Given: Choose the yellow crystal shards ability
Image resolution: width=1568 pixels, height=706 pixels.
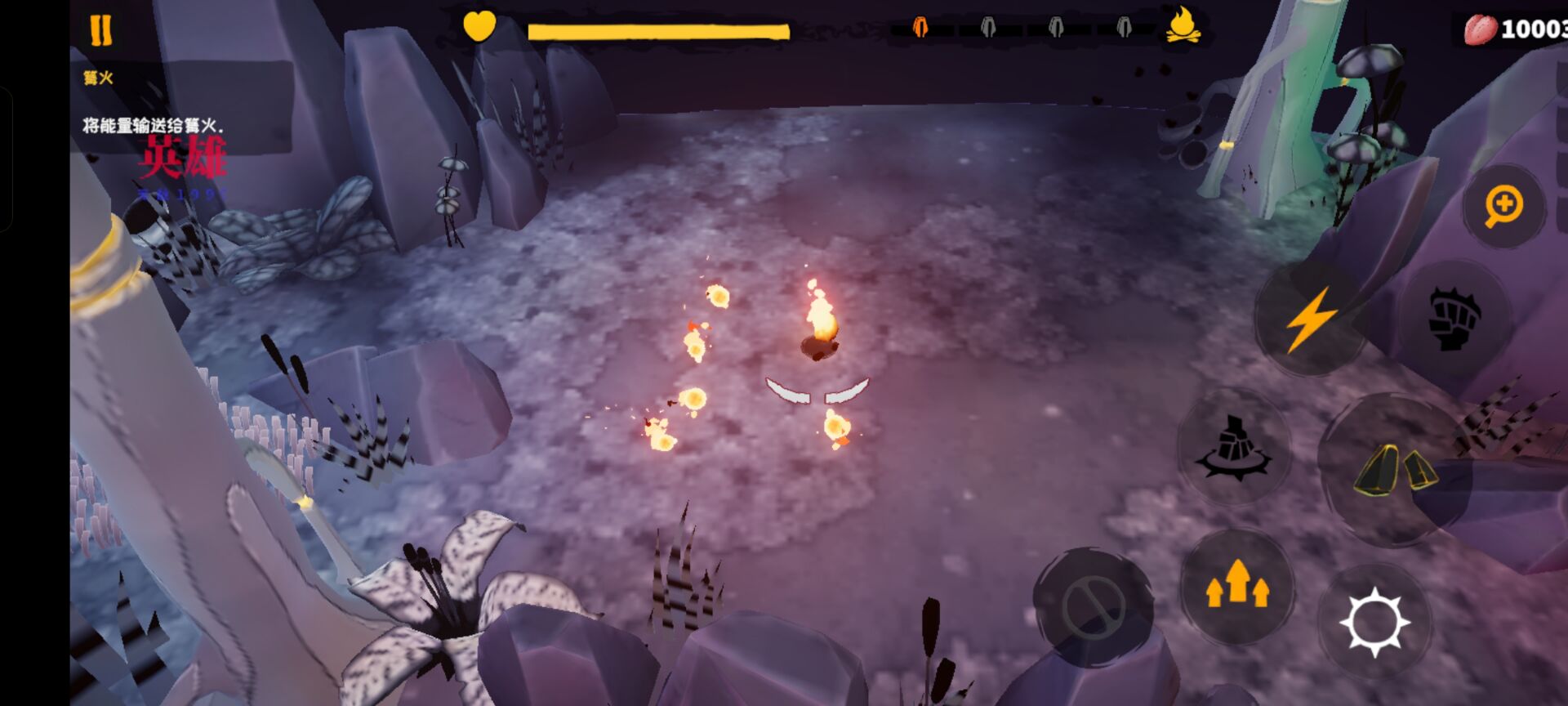Looking at the screenshot, I should click(1395, 471).
